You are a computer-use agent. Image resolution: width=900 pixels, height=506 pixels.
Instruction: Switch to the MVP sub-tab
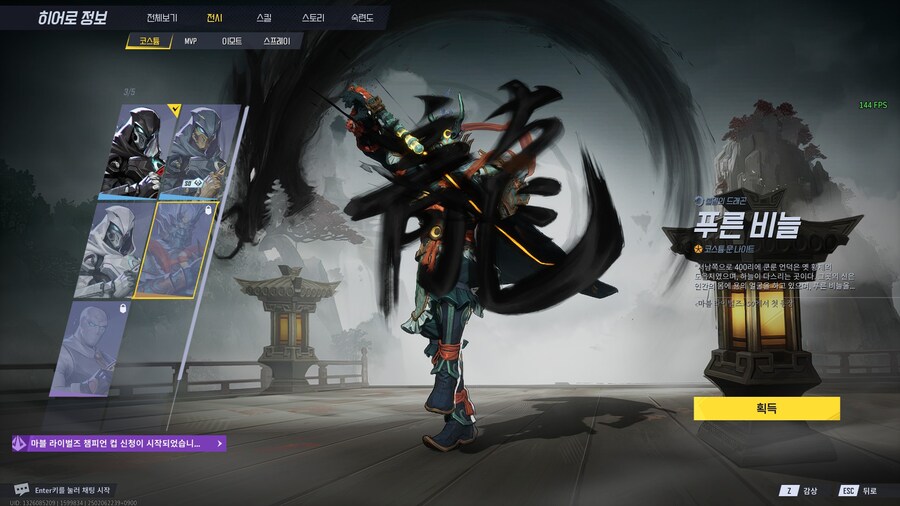point(190,41)
